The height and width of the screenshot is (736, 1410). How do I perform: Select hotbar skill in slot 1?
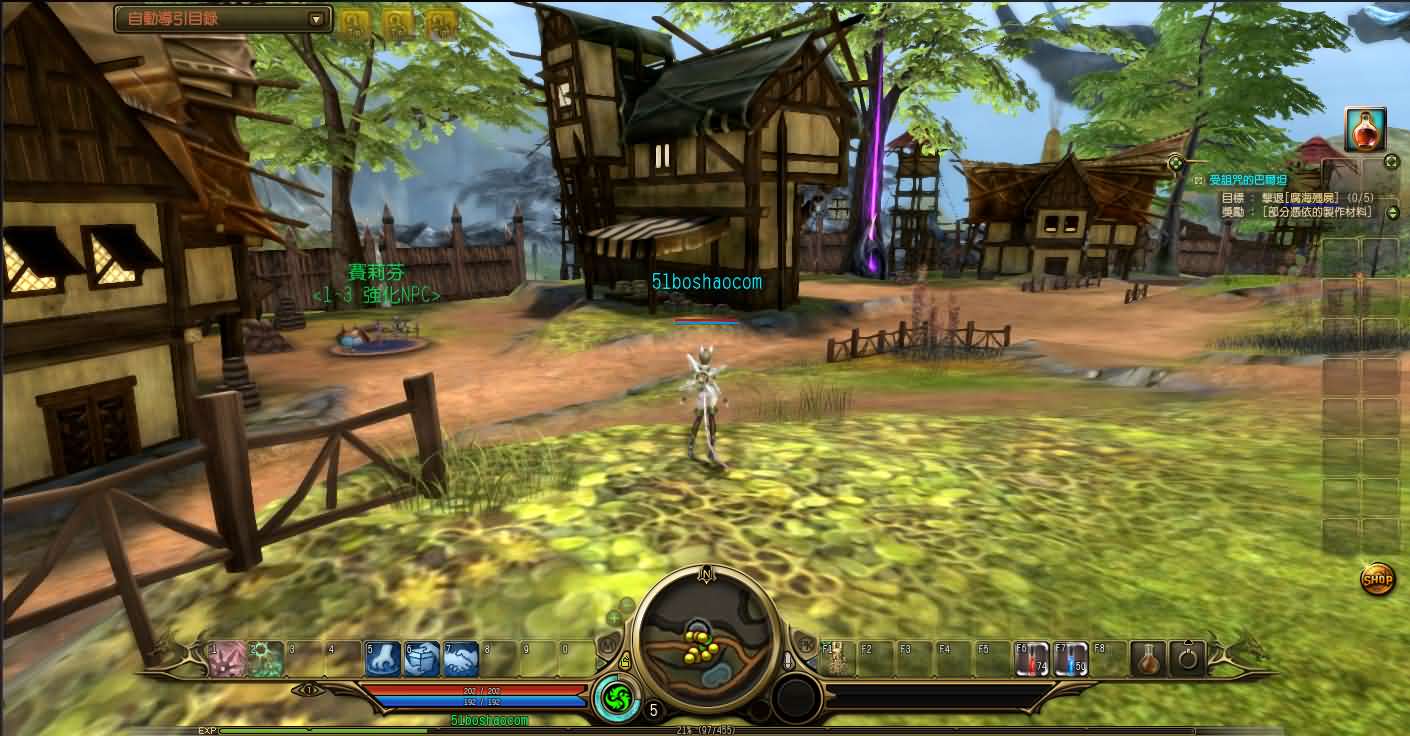[x=227, y=657]
